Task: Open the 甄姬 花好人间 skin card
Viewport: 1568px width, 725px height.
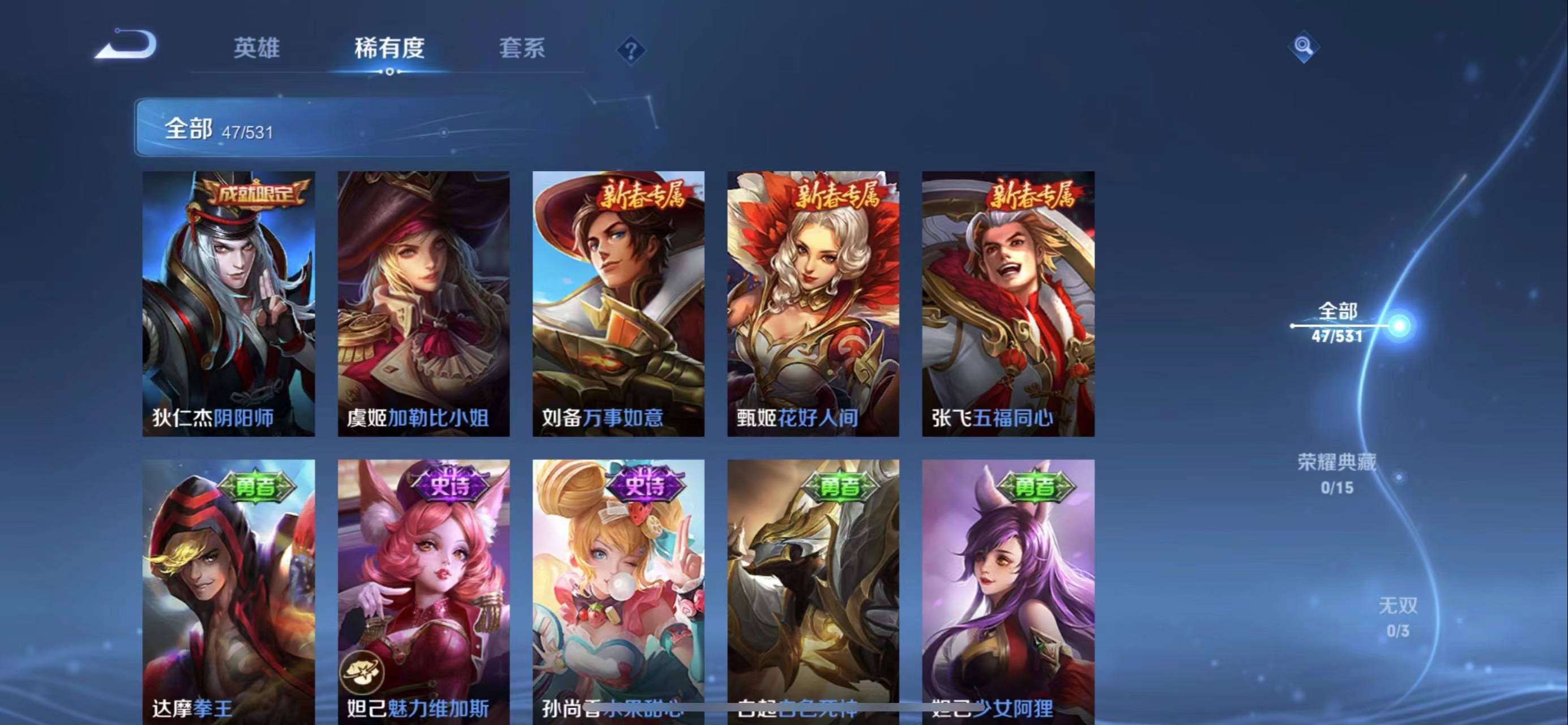Action: coord(813,304)
